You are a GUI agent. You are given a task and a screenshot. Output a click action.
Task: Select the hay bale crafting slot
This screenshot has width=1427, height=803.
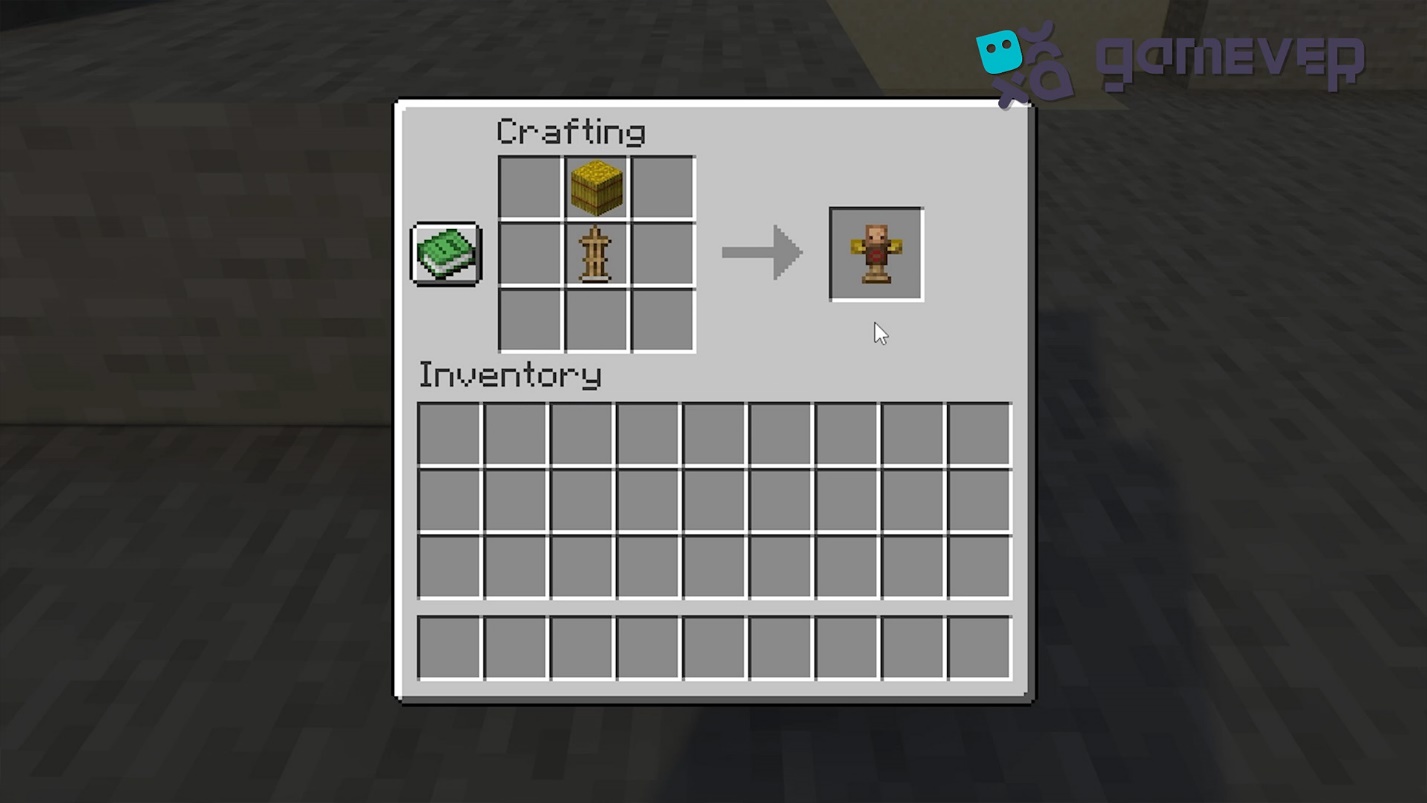point(596,187)
